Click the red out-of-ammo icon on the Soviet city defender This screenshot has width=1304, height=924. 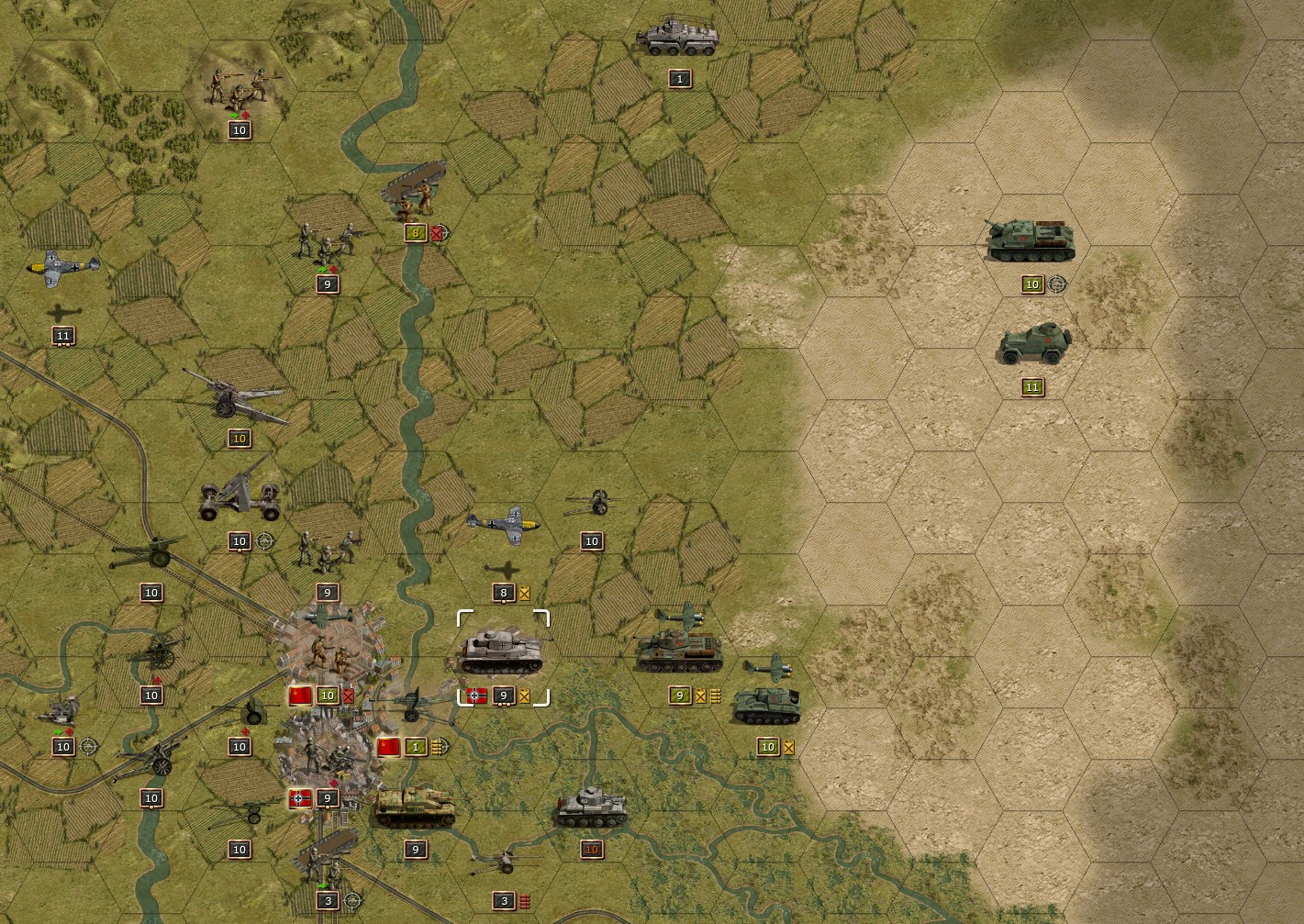(347, 696)
